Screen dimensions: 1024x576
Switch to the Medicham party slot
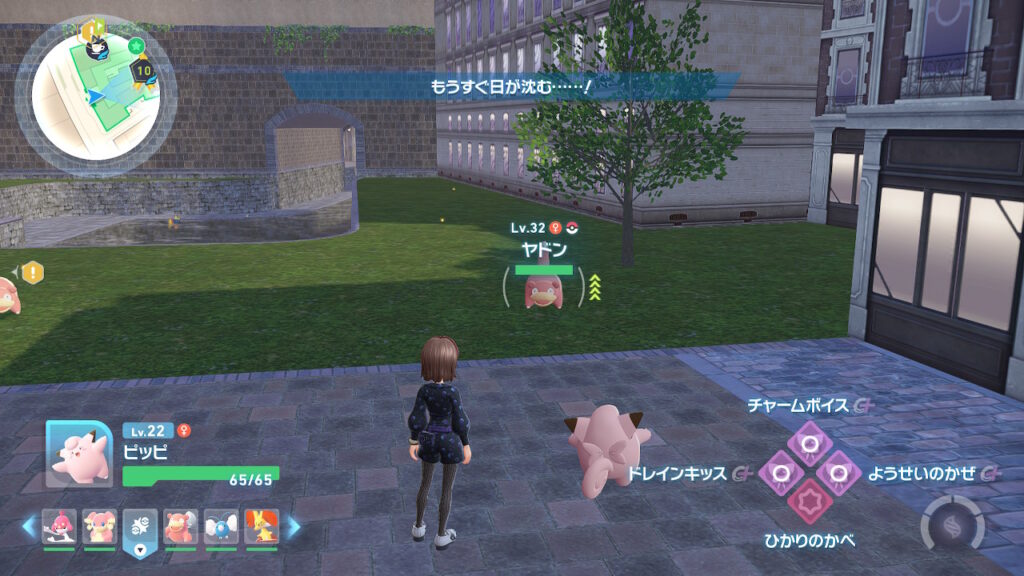click(x=59, y=527)
